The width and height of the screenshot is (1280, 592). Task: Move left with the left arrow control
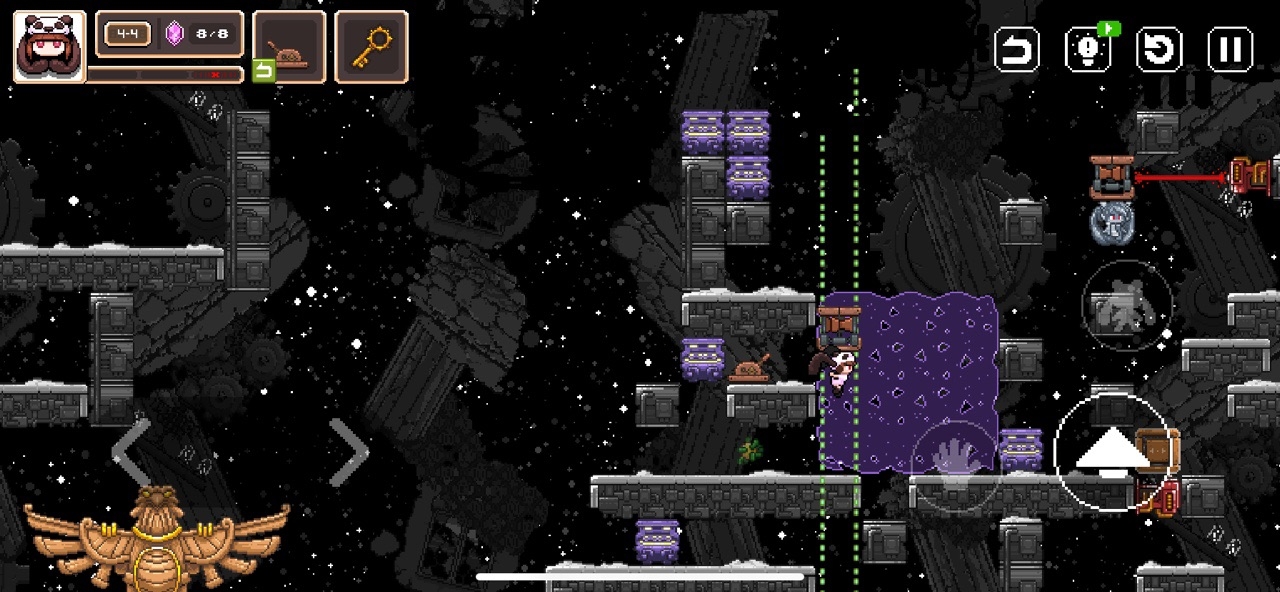131,453
